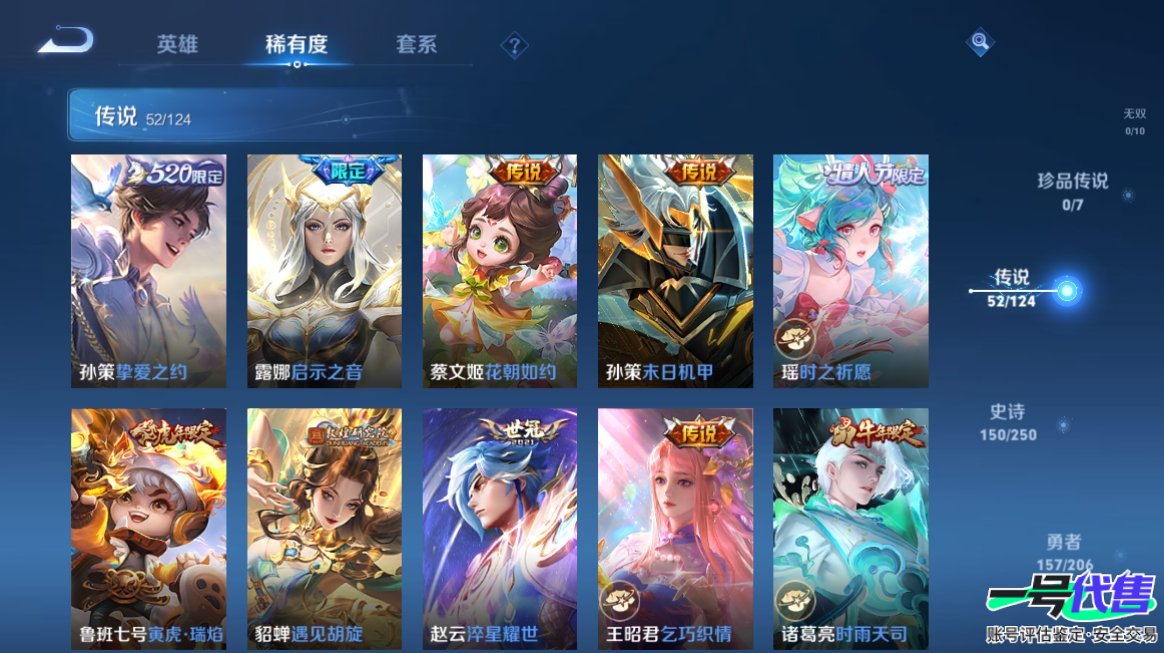Viewport: 1164px width, 653px height.
Task: View the 孙策 末日机甲 skin card
Action: (675, 271)
